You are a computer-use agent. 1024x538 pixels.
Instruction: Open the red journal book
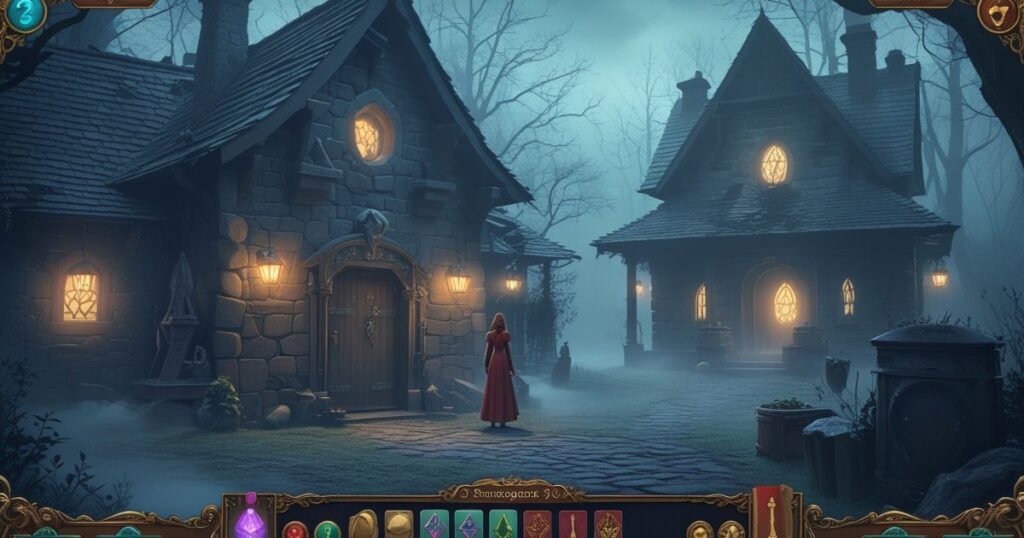(x=771, y=512)
